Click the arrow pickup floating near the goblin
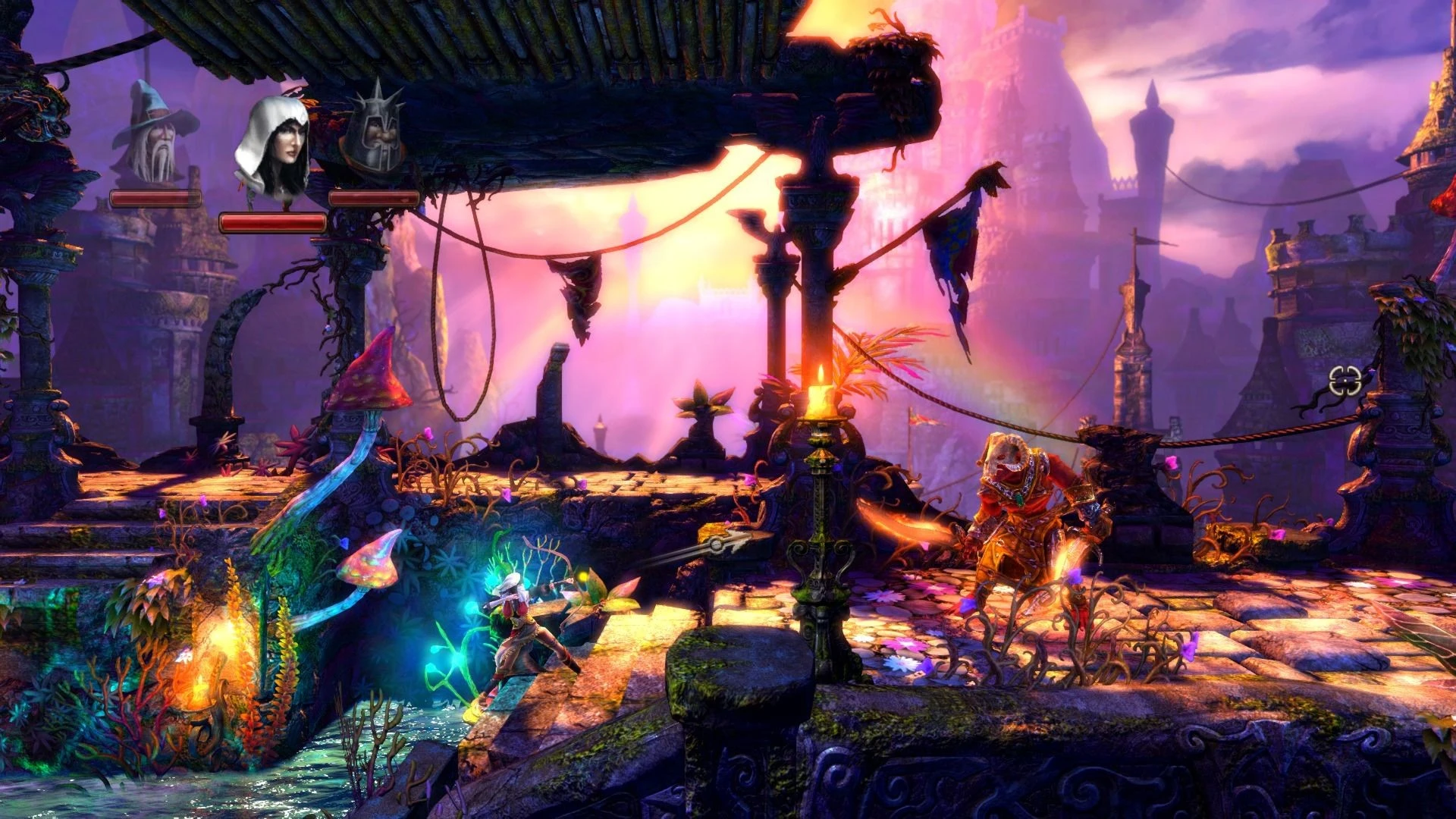The image size is (1456, 819). [716, 543]
